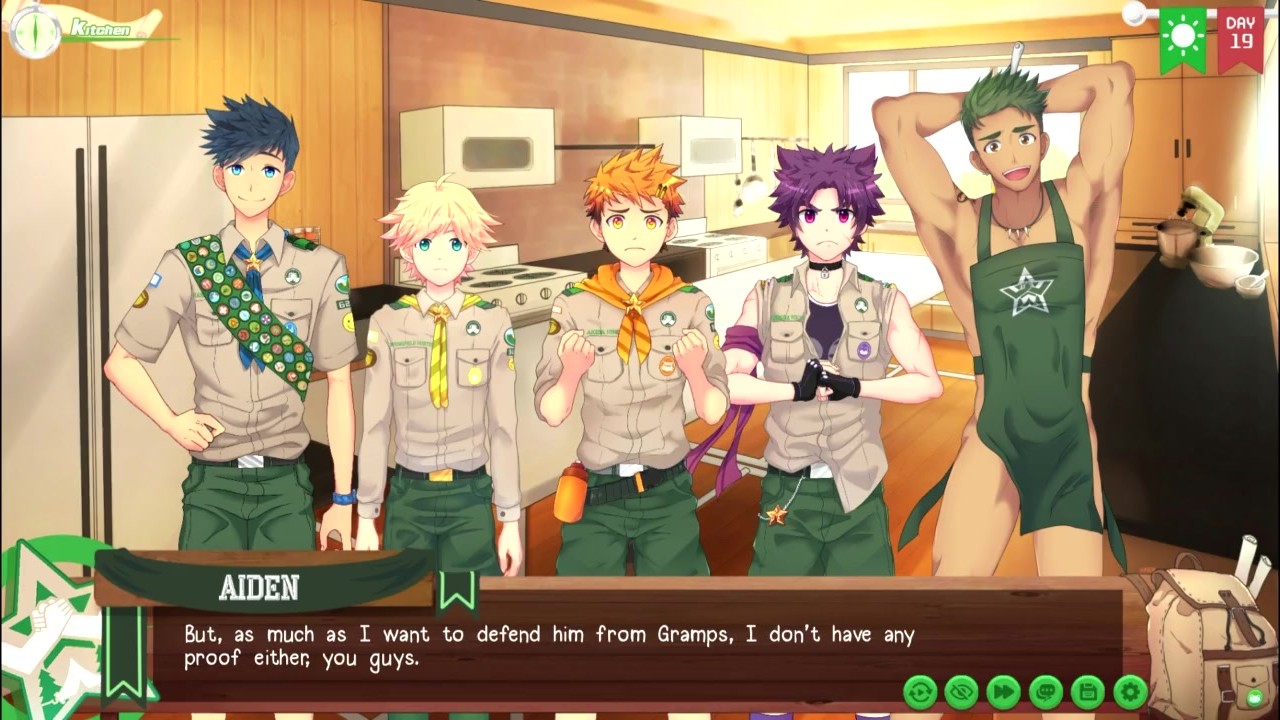
Task: Click the compass icon beside Kitchen
Action: pos(35,32)
